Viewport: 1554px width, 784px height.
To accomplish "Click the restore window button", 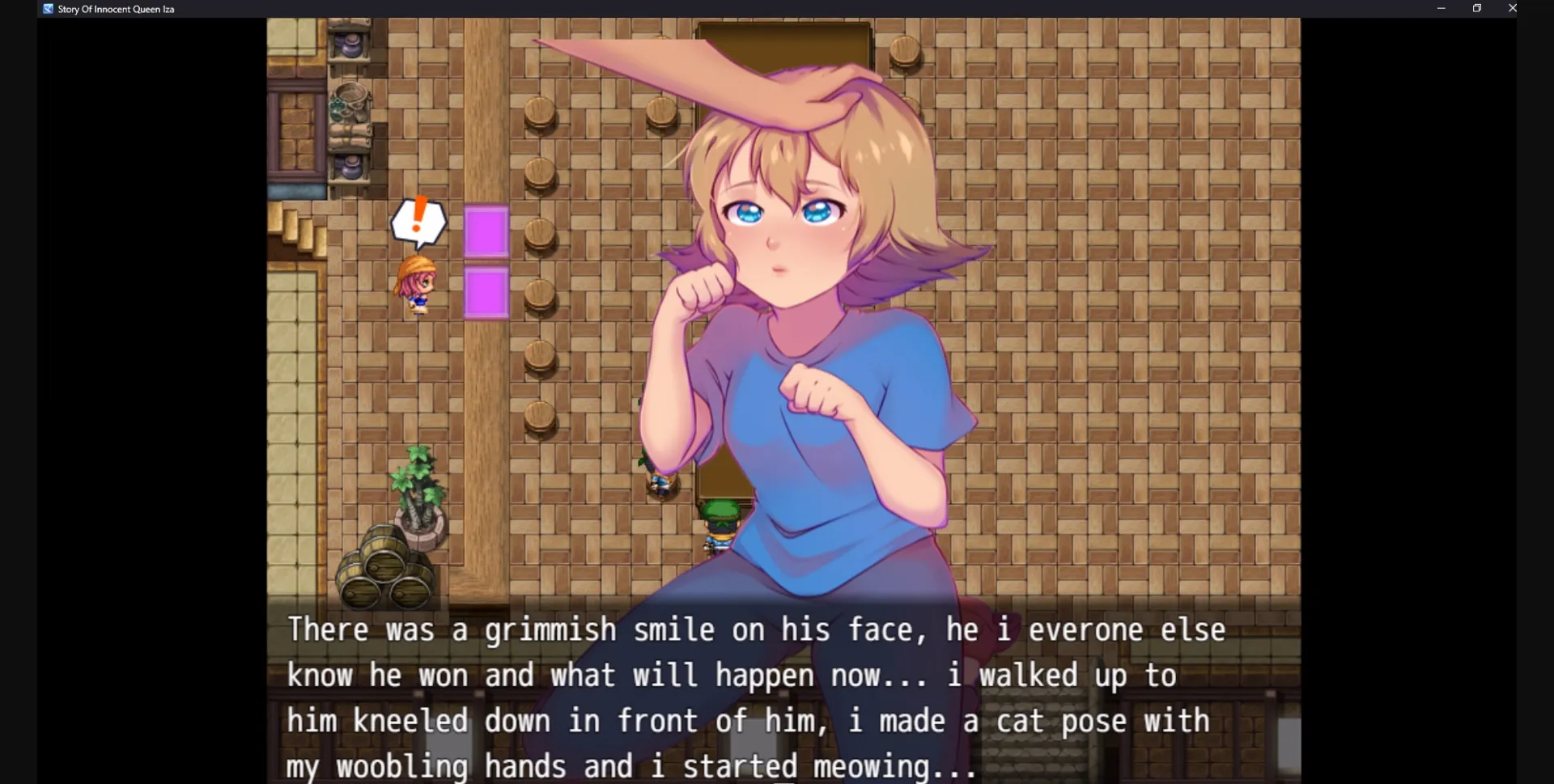I will pos(1476,8).
